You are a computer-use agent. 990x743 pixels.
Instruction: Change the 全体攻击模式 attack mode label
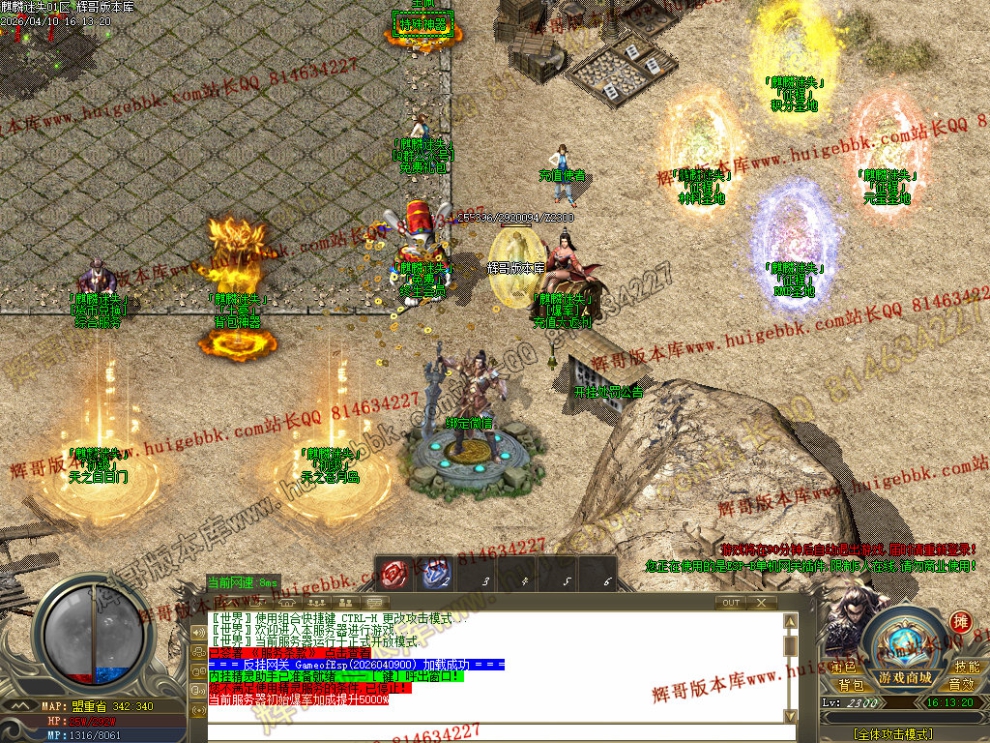(x=890, y=734)
